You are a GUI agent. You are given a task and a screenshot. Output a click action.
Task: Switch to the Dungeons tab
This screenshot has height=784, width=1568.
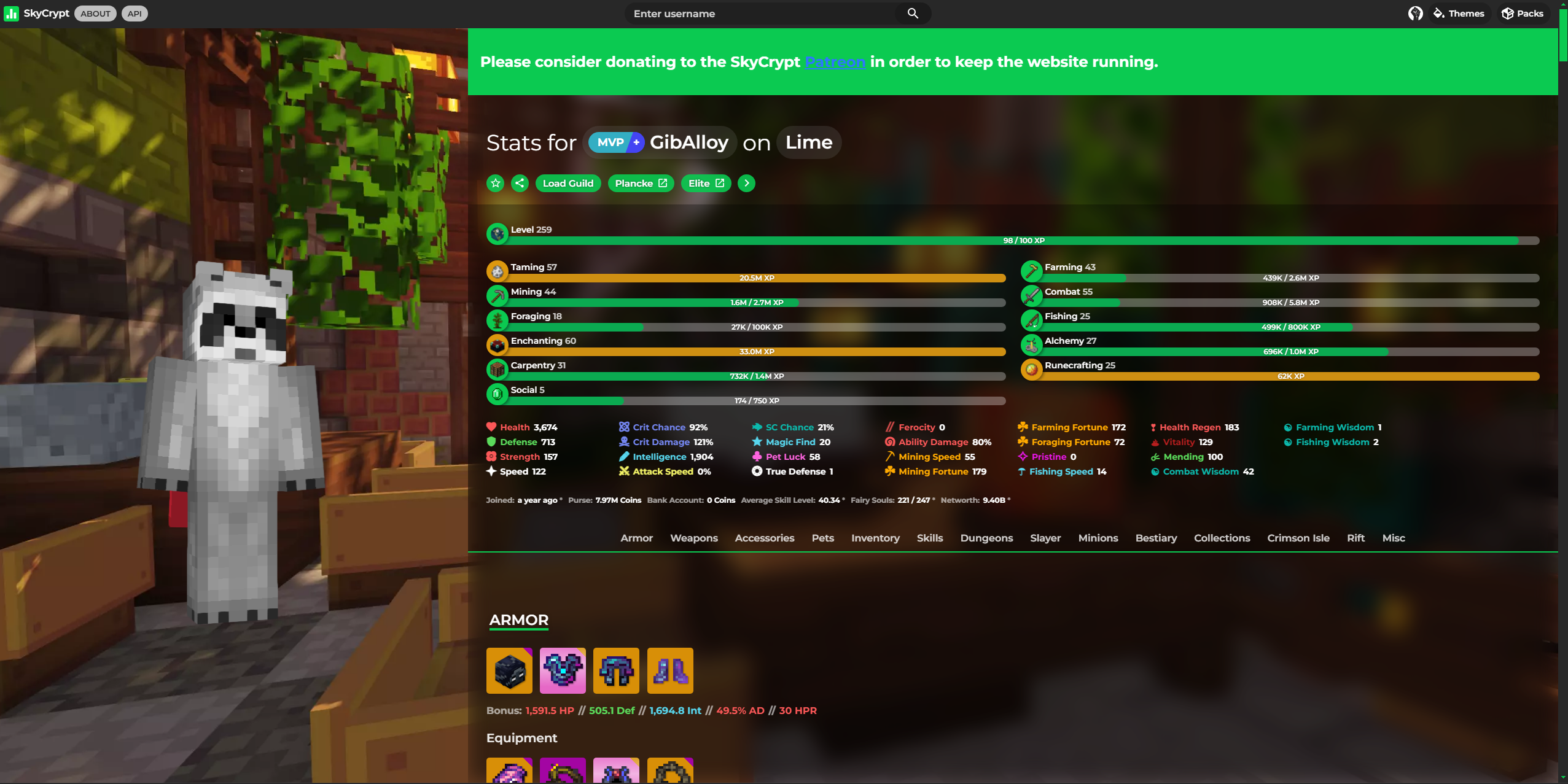(986, 538)
